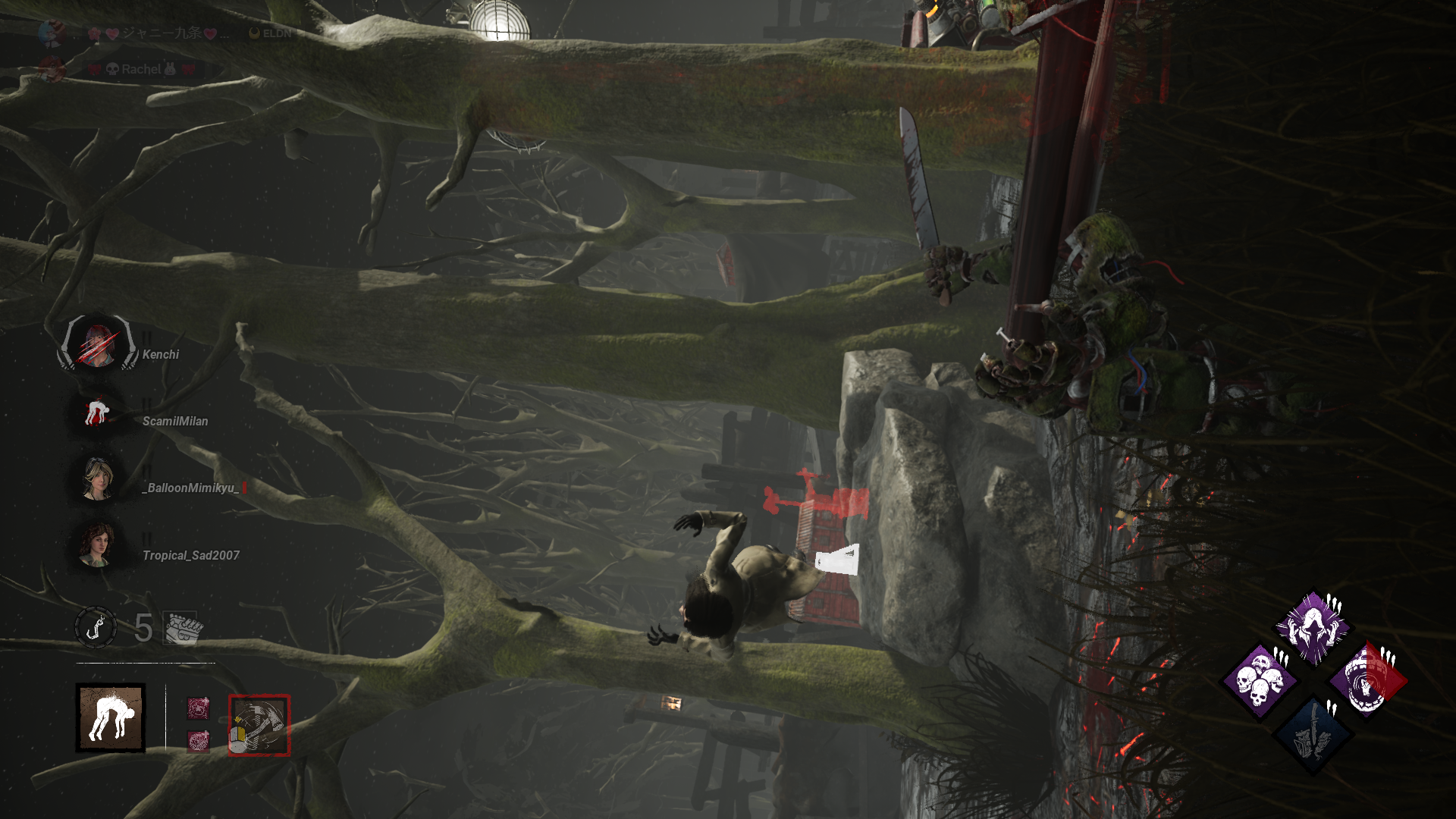This screenshot has height=819, width=1456.
Task: Click the hook counter icon
Action: point(96,627)
